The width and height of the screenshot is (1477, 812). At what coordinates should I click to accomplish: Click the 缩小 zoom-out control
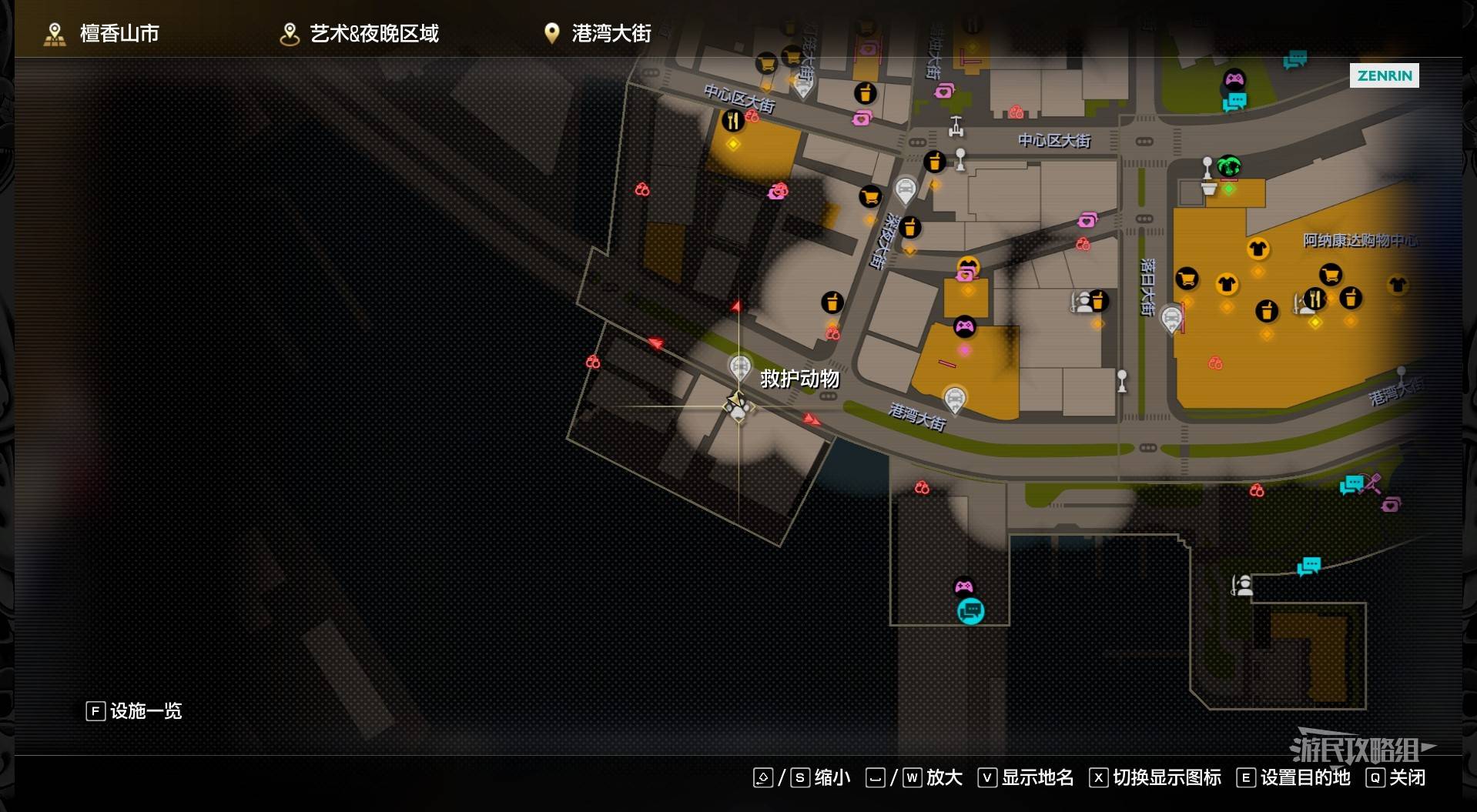click(832, 777)
